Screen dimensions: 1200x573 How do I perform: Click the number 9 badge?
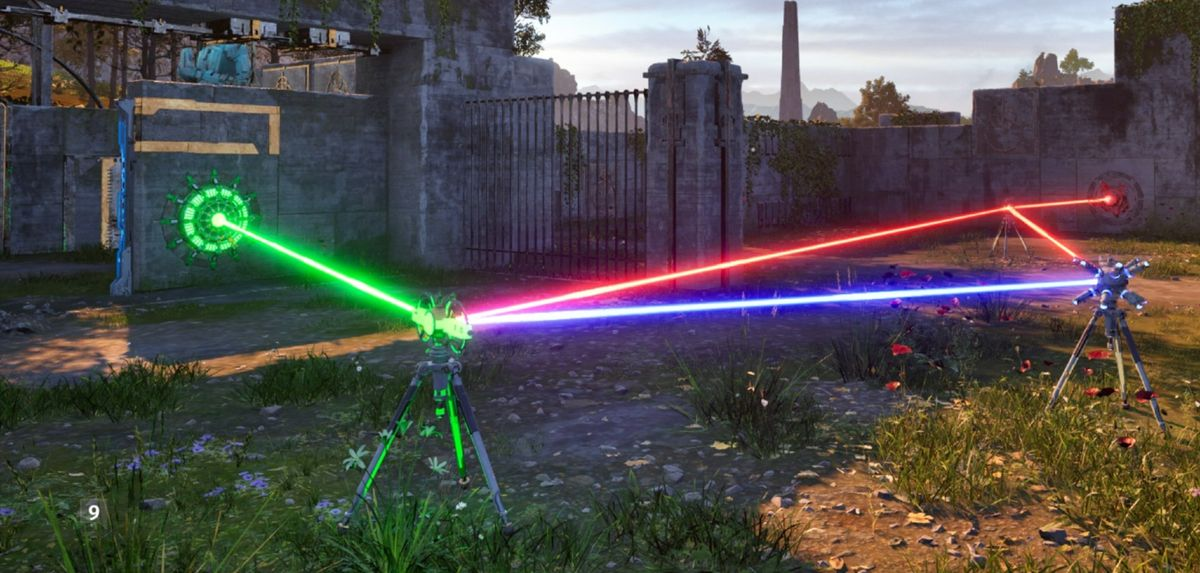pyautogui.click(x=93, y=511)
